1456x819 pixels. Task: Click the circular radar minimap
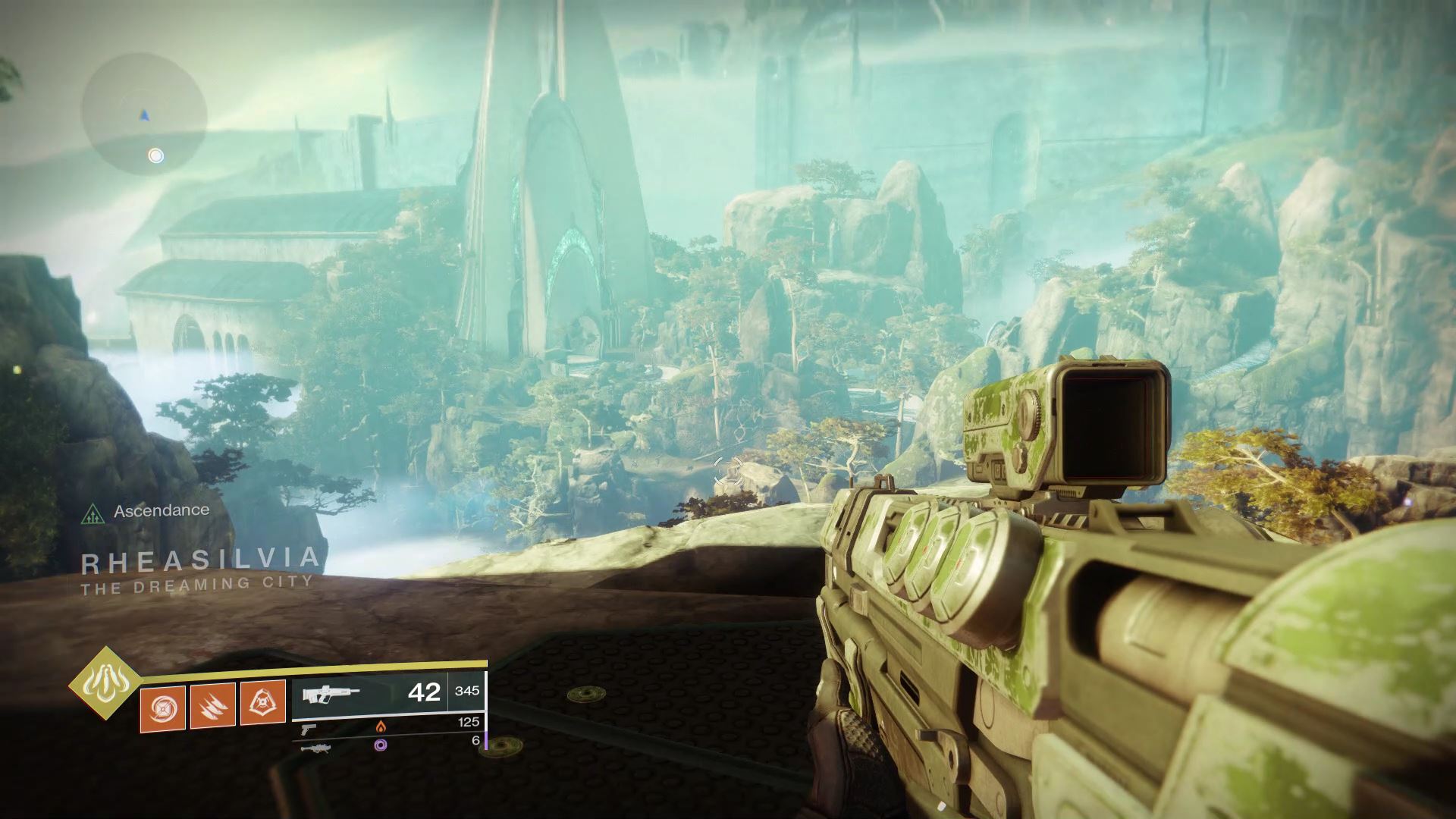coord(144,115)
